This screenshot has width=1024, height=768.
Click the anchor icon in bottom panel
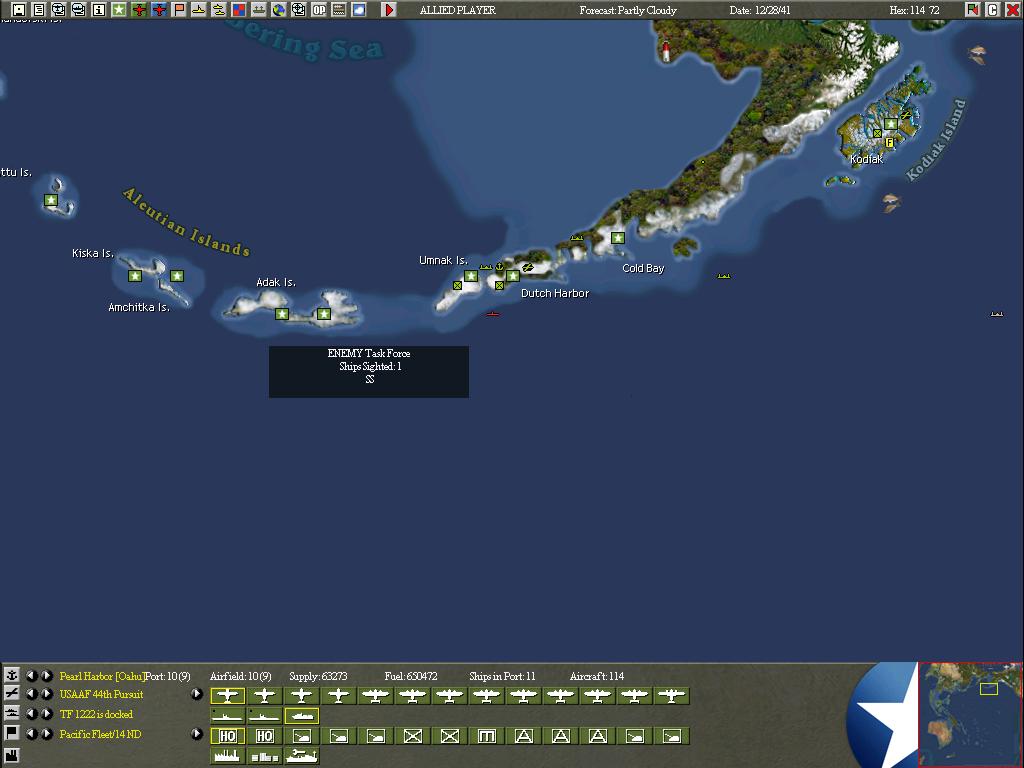(12, 676)
